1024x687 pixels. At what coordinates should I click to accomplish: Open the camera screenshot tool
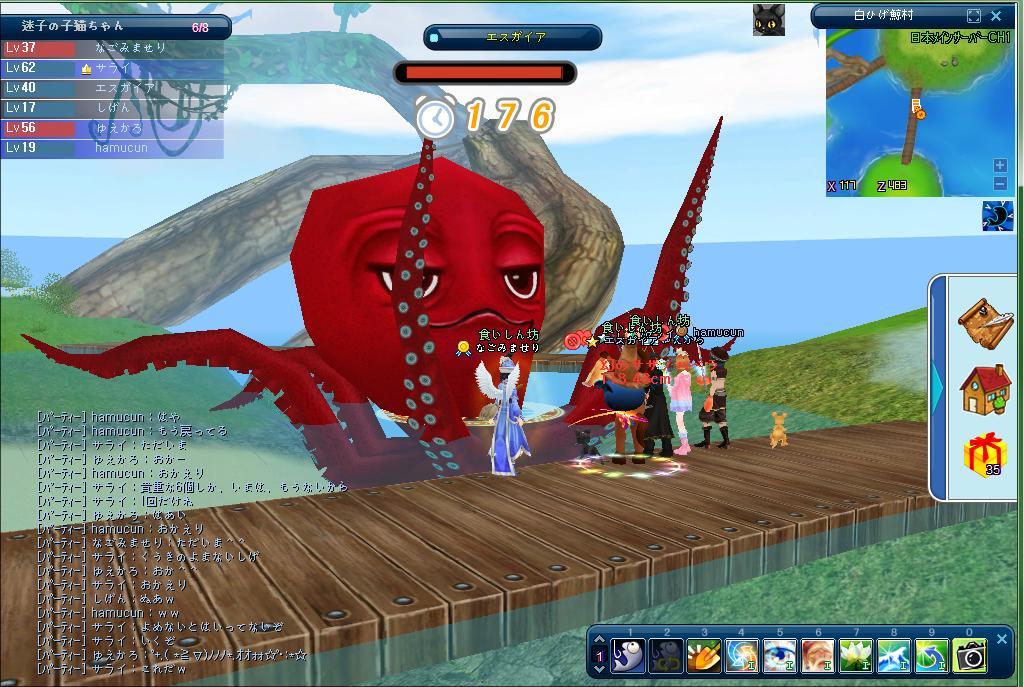pyautogui.click(x=969, y=656)
